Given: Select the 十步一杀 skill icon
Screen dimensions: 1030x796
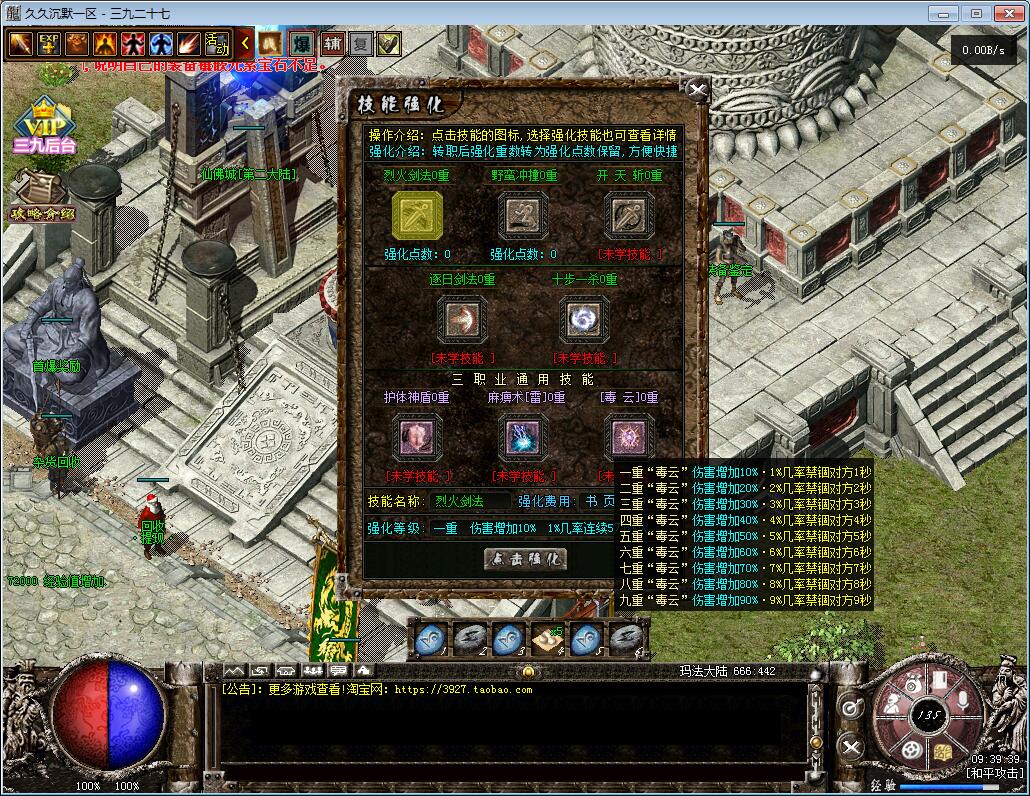Looking at the screenshot, I should (x=584, y=320).
